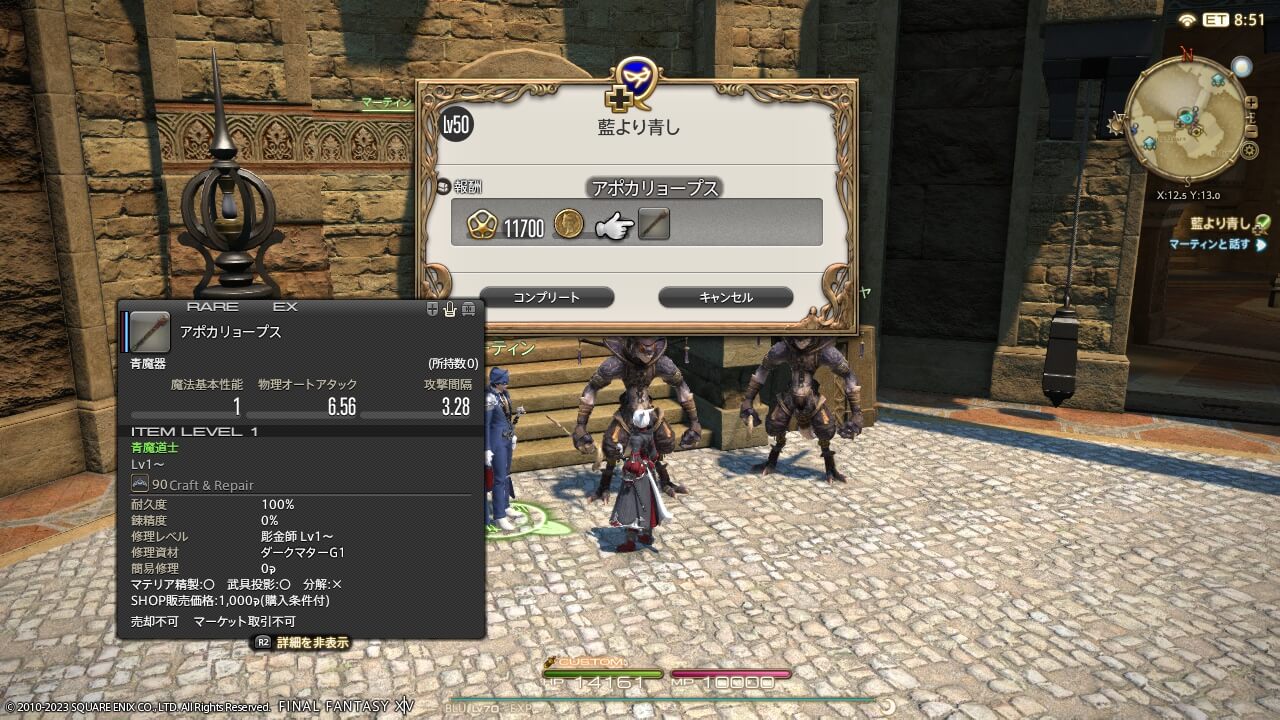The image size is (1280, 720).
Task: Click the sun indicator above the minimap
Action: click(x=1241, y=67)
